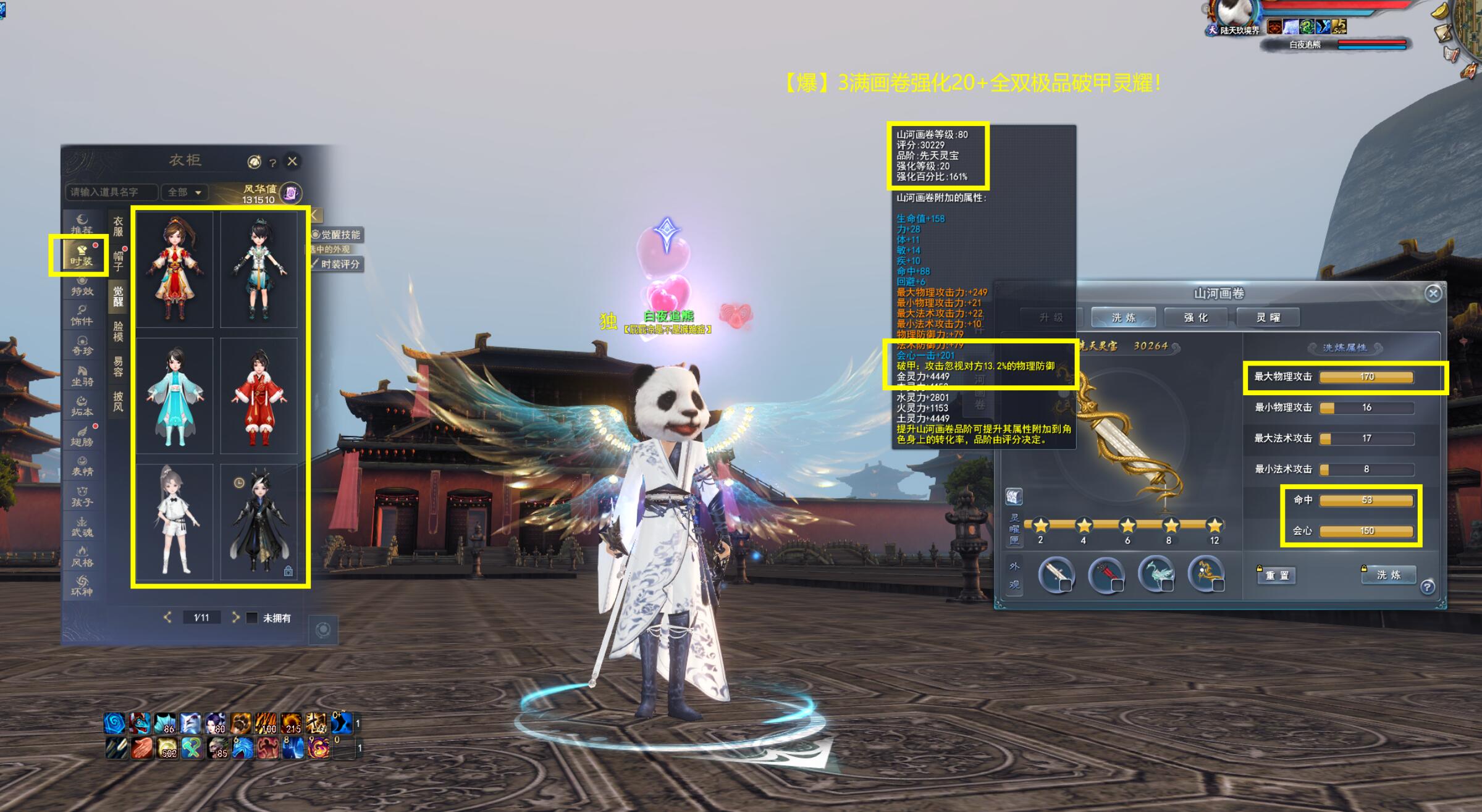Type in the item name search field
The height and width of the screenshot is (812, 1482).
(111, 192)
